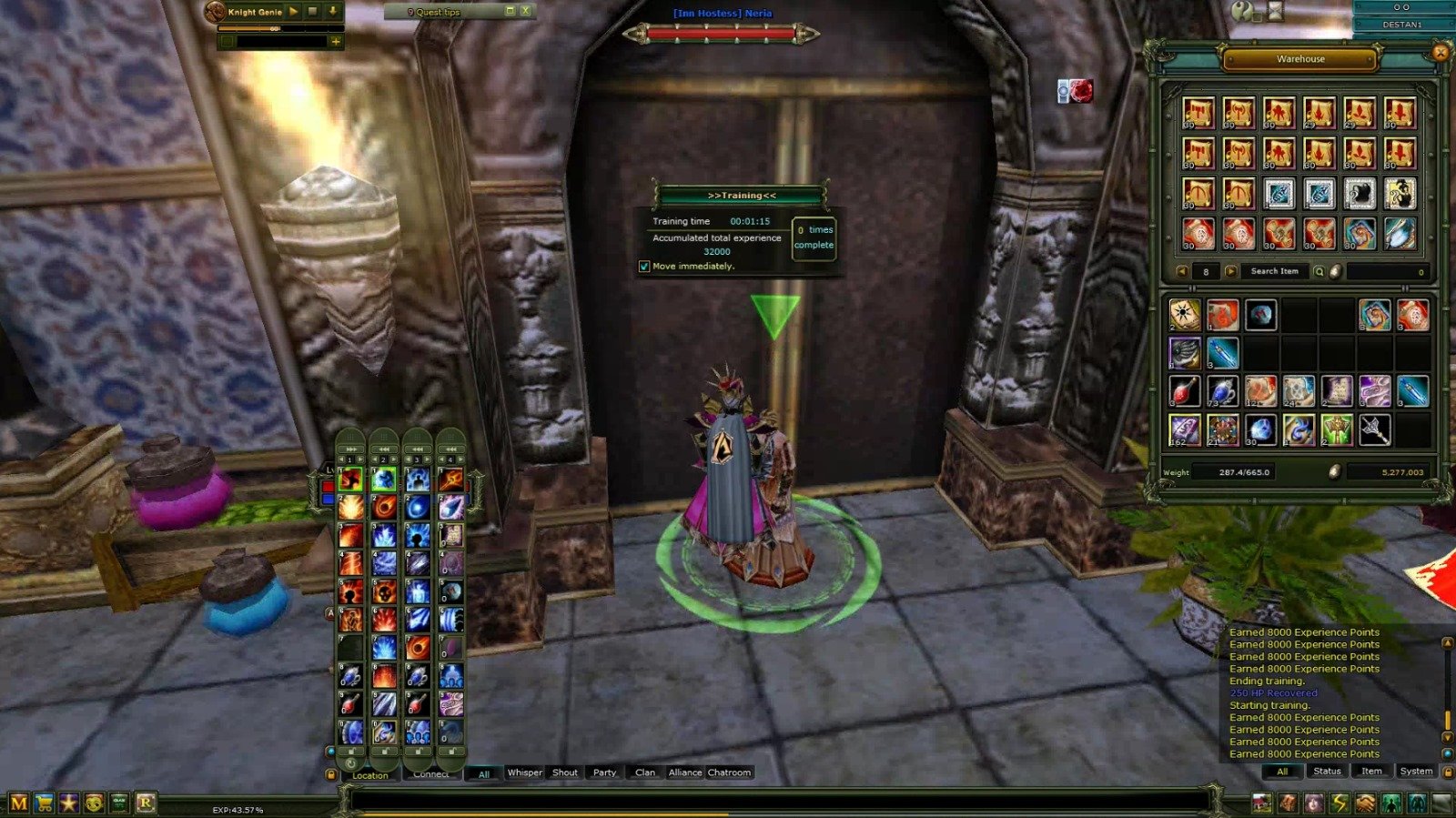
Task: Open the house/town icon near chat filters
Action: [1261, 802]
